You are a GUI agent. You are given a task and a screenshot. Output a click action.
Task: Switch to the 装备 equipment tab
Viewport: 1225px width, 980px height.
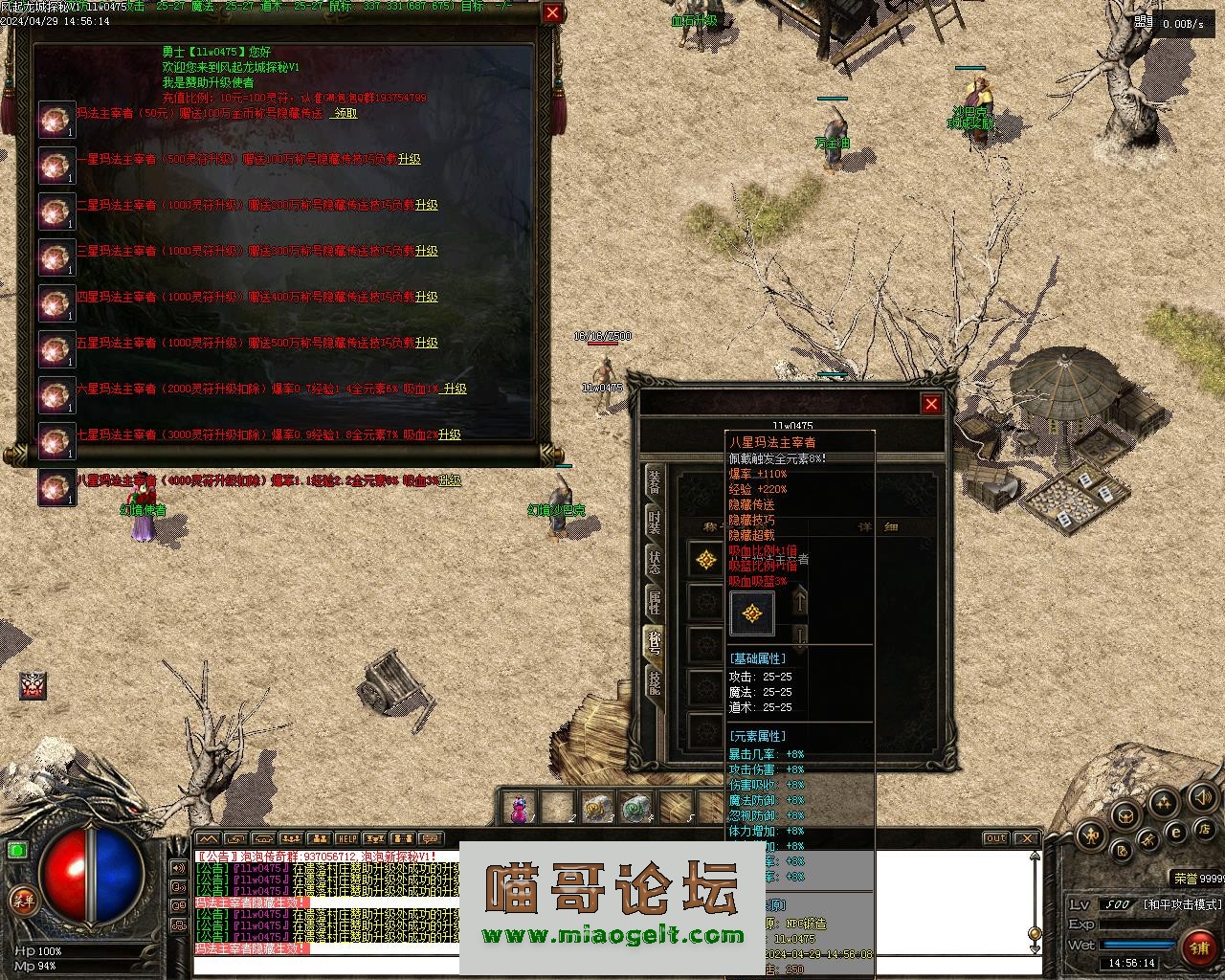(655, 481)
